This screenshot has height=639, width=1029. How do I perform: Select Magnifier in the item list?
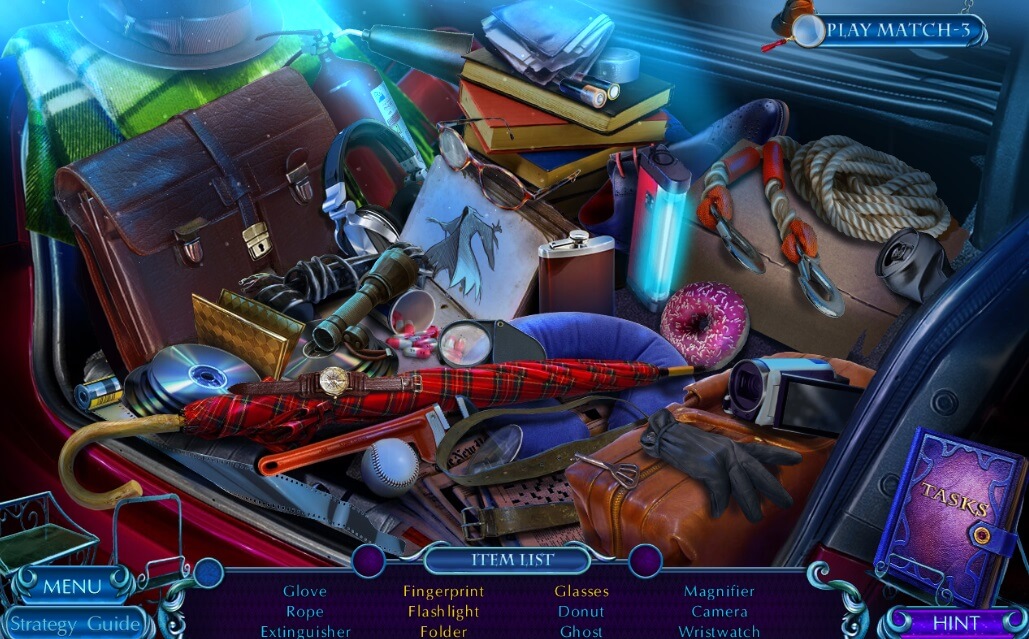tap(719, 591)
